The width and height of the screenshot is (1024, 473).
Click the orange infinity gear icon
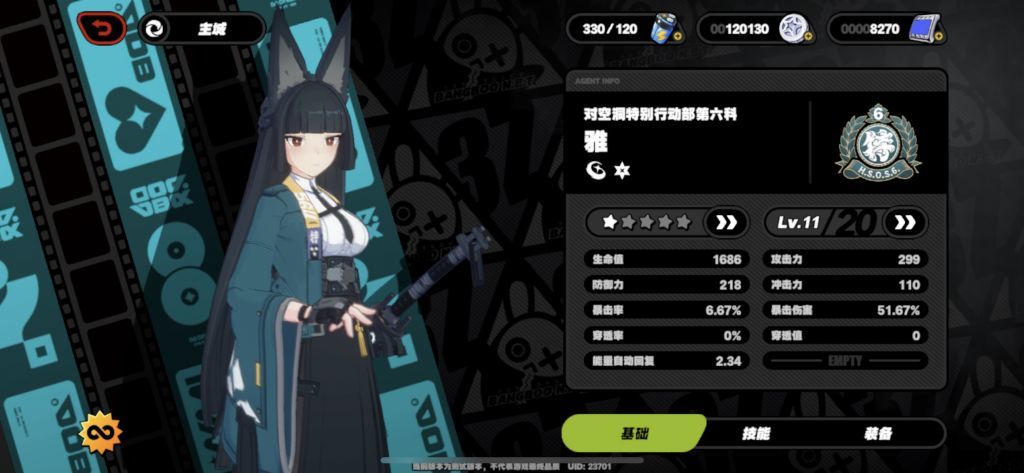coord(100,432)
